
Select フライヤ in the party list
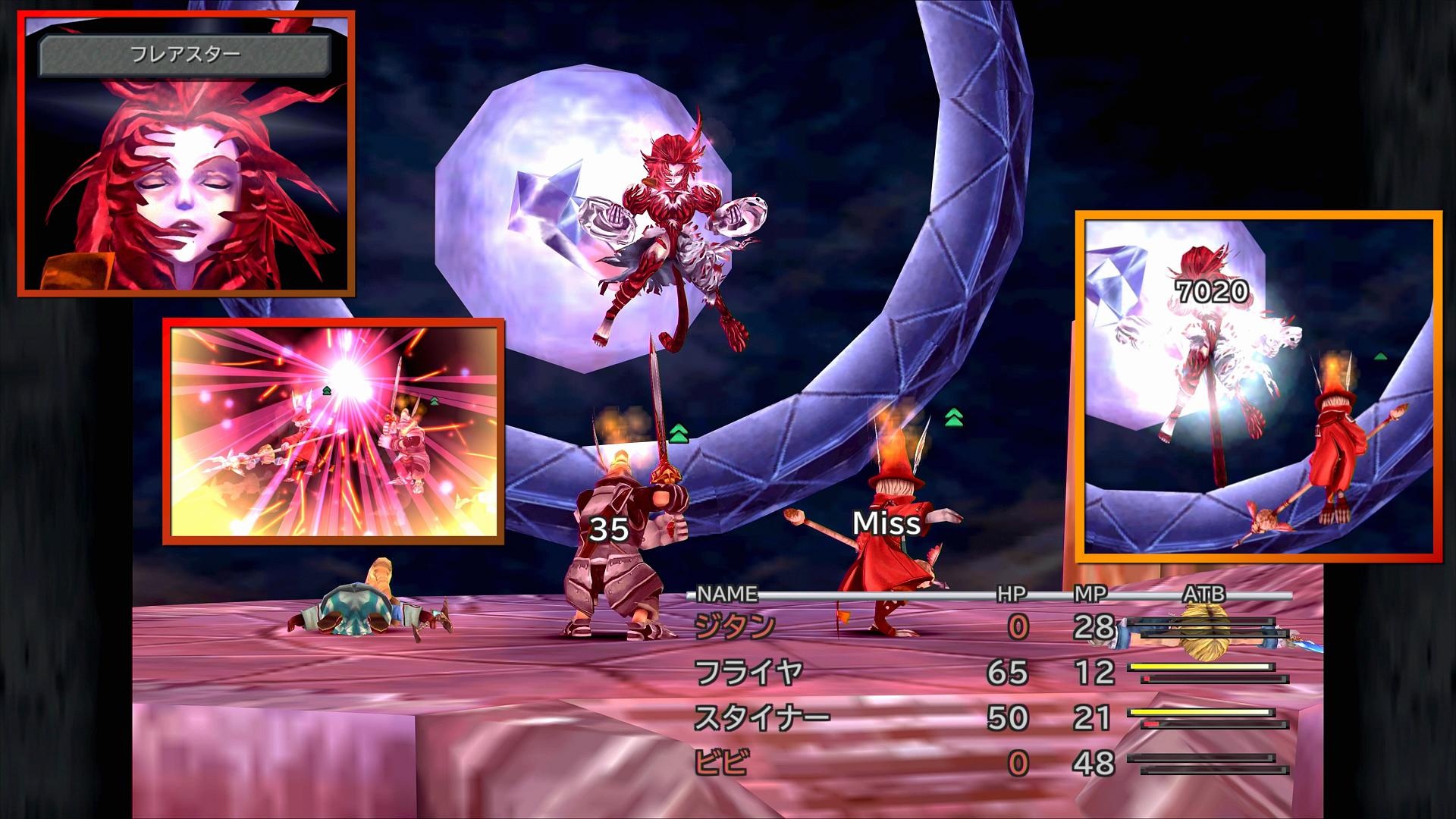tap(748, 673)
